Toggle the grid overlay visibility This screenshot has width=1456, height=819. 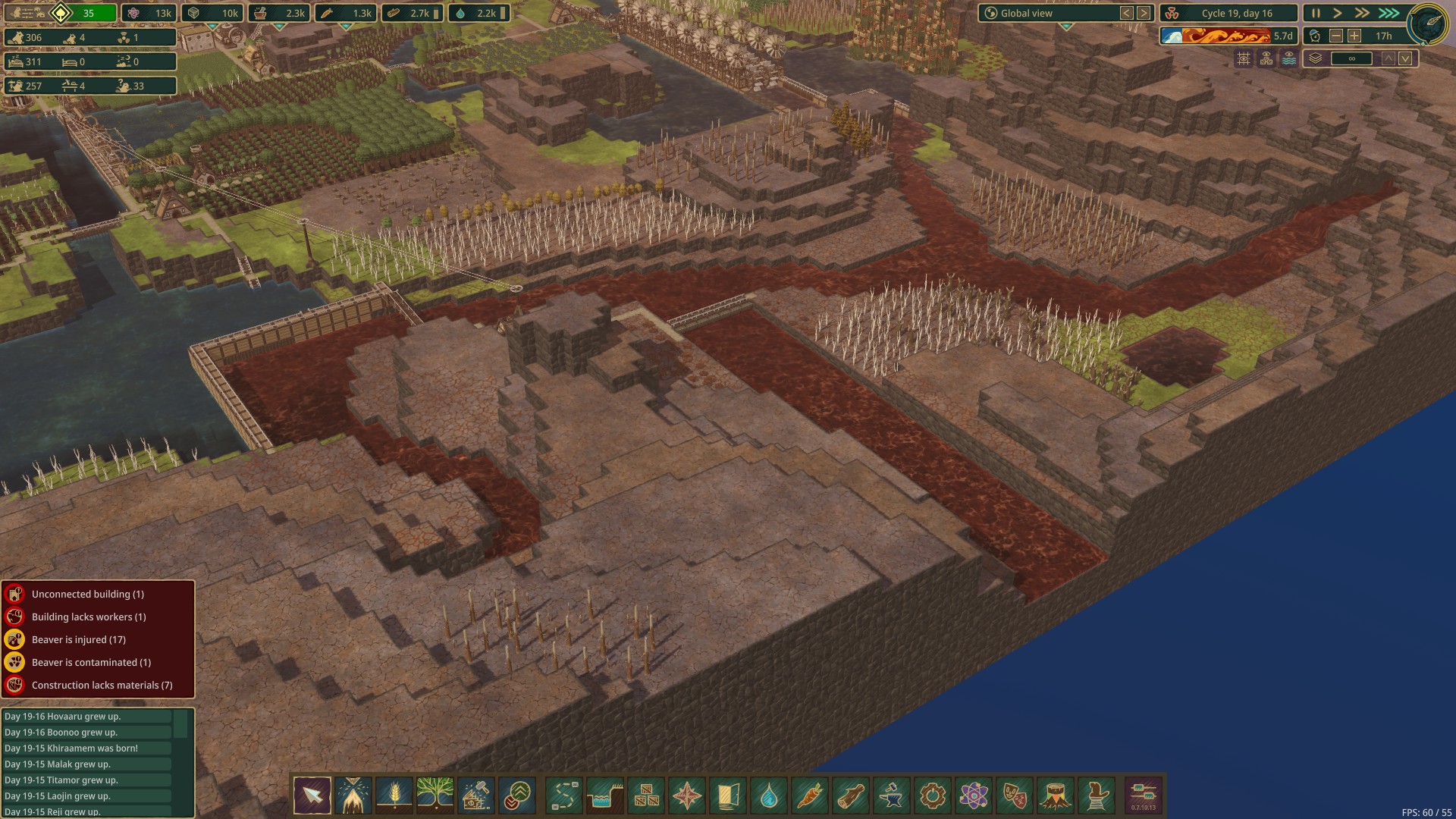point(1244,58)
